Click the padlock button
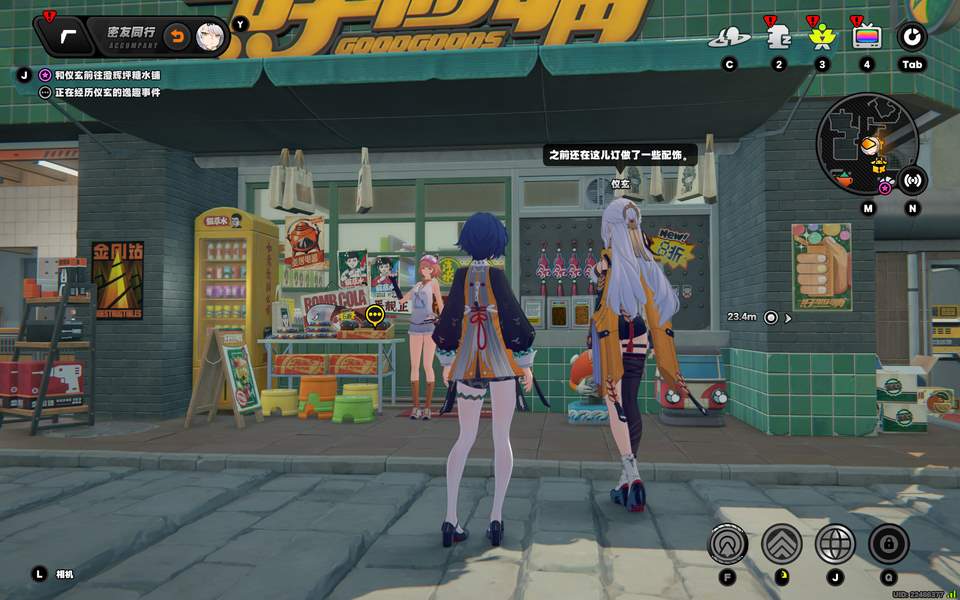This screenshot has width=960, height=600. click(888, 544)
